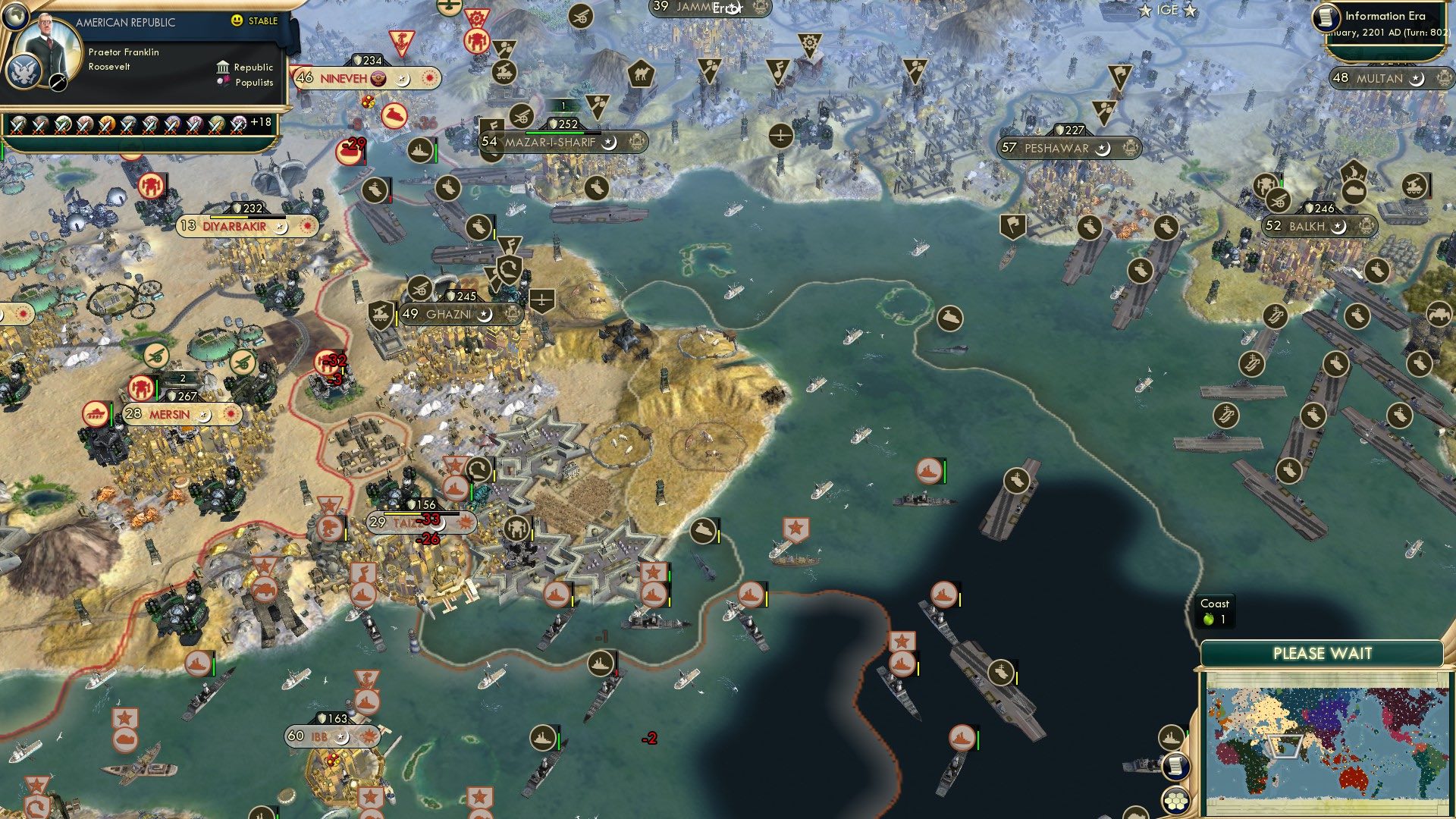
Task: Open the scroll icon beside Information Era
Action: click(x=1326, y=18)
